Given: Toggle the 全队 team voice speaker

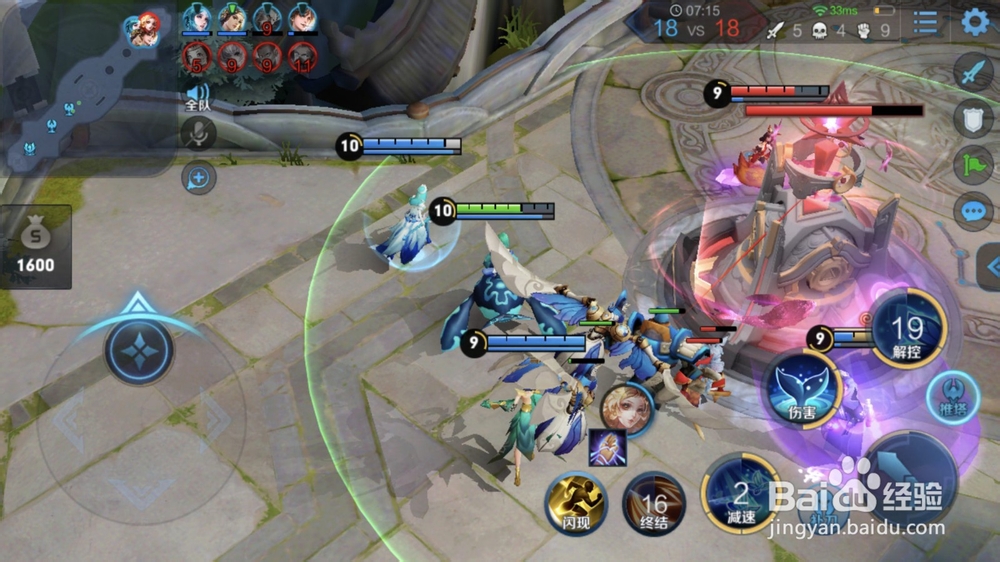Looking at the screenshot, I should tap(198, 96).
